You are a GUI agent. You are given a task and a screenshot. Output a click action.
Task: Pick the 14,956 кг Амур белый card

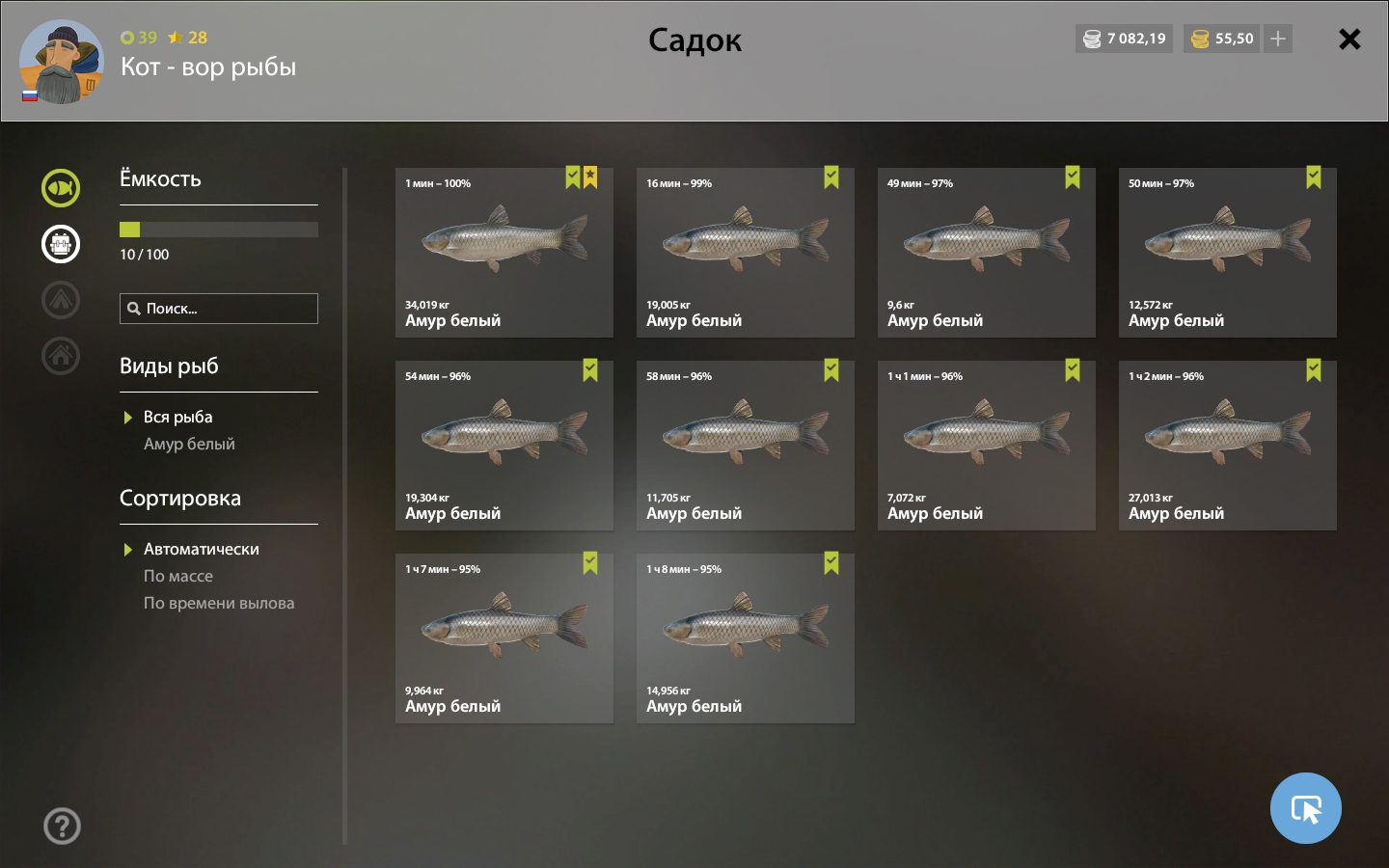[745, 638]
